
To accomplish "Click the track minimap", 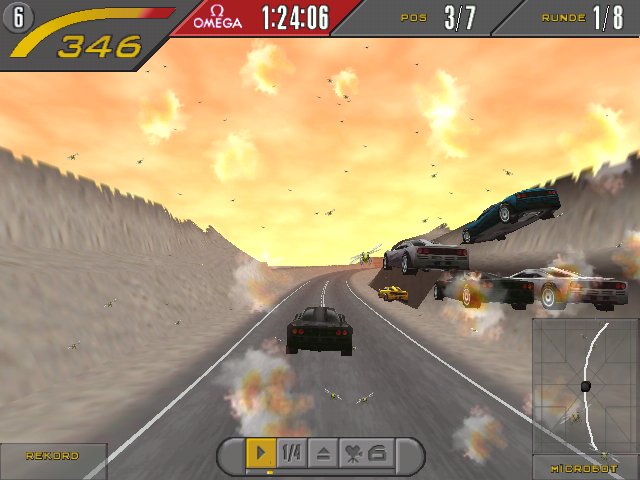I will click(585, 386).
